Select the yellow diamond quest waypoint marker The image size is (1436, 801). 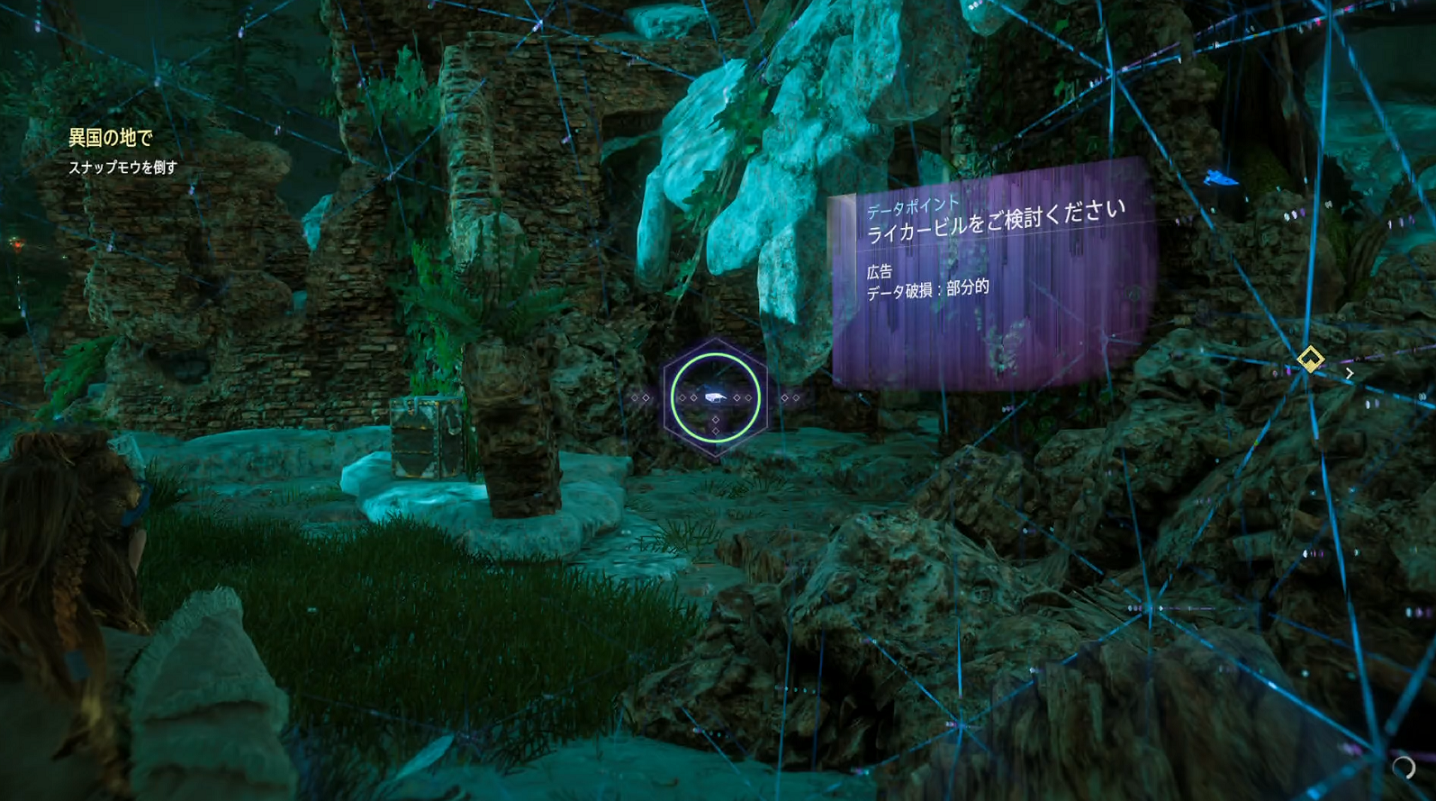click(x=1310, y=359)
